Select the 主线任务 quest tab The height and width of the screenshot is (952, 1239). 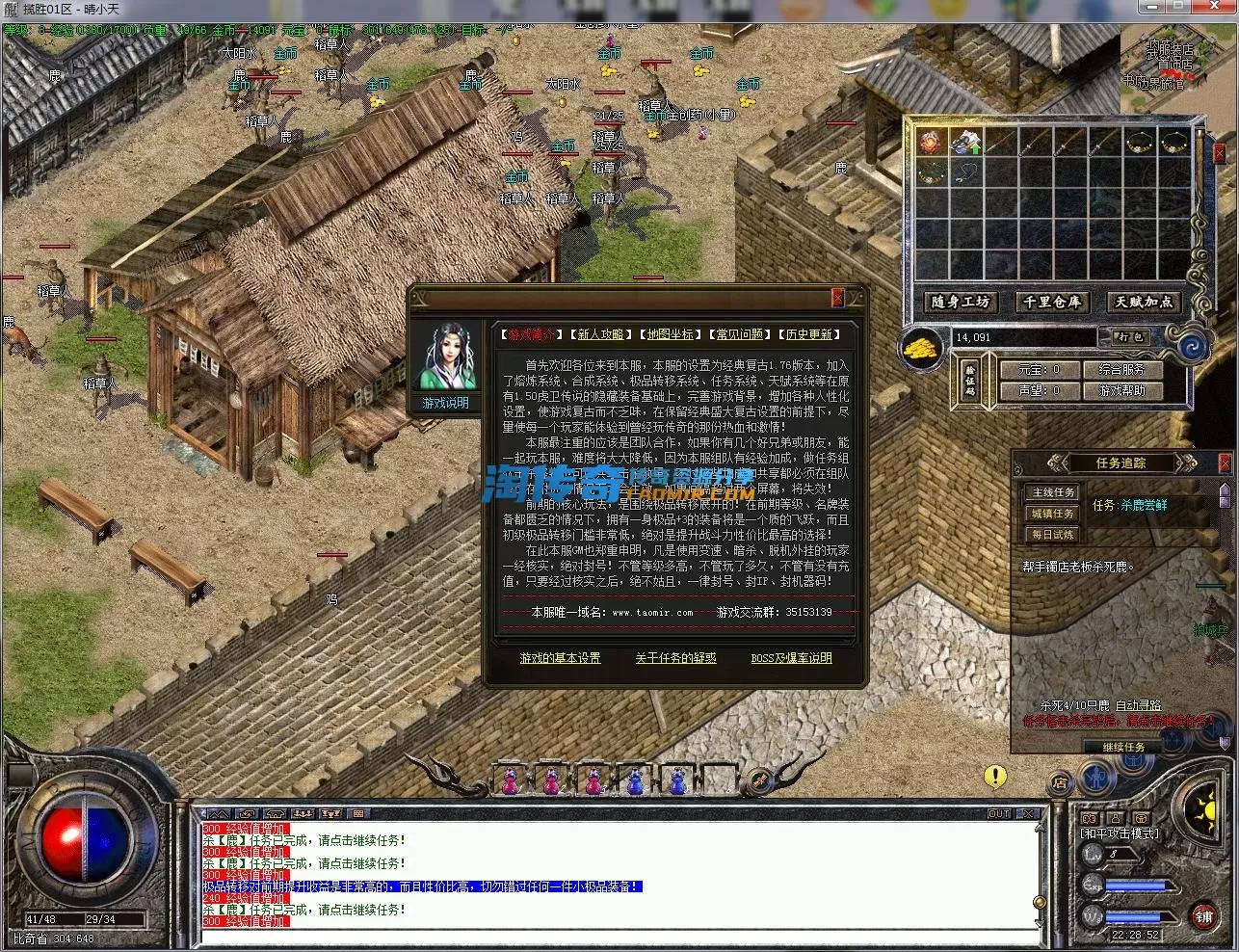(x=1052, y=492)
